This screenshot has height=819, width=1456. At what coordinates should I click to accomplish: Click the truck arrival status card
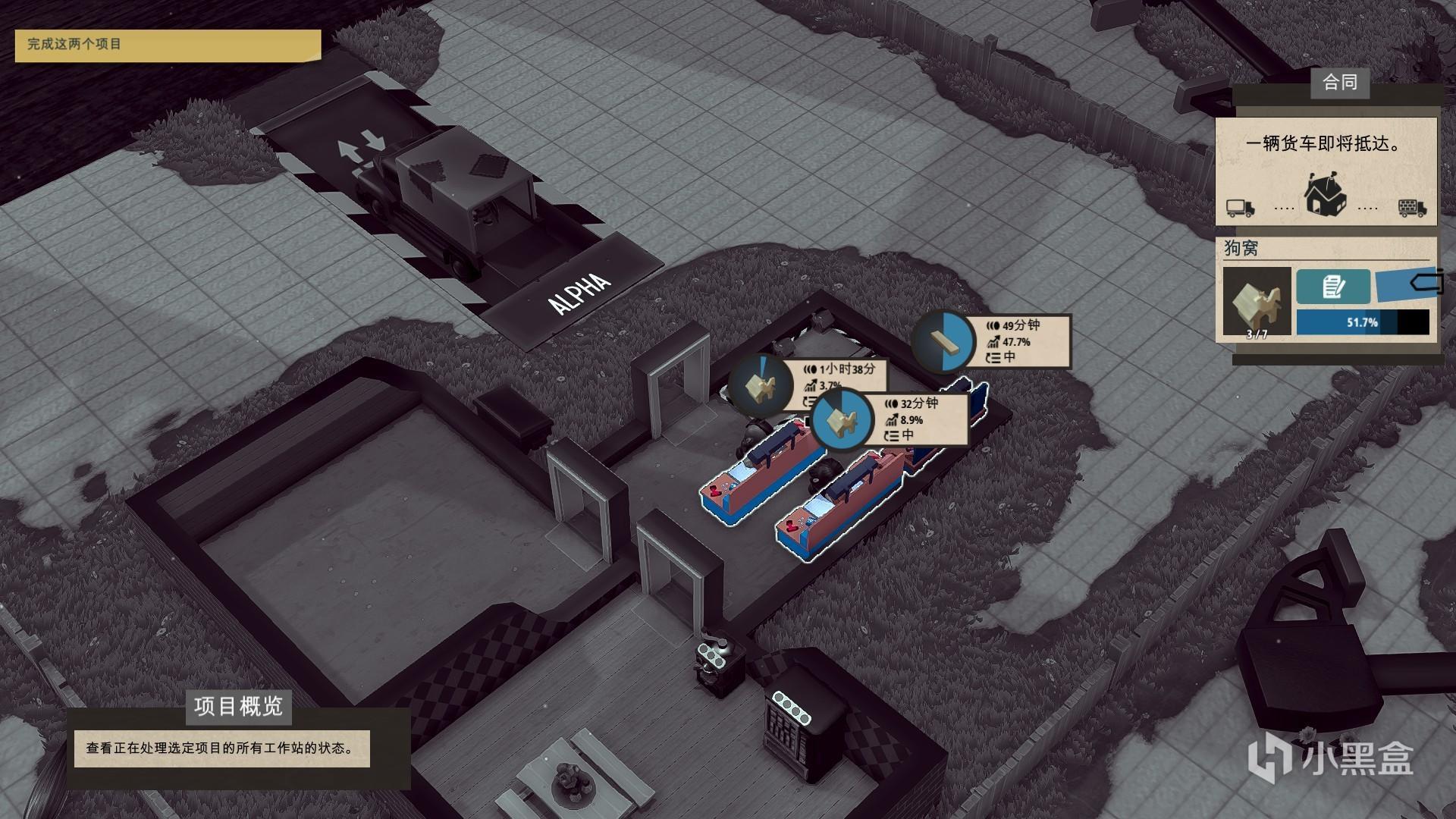point(1326,171)
